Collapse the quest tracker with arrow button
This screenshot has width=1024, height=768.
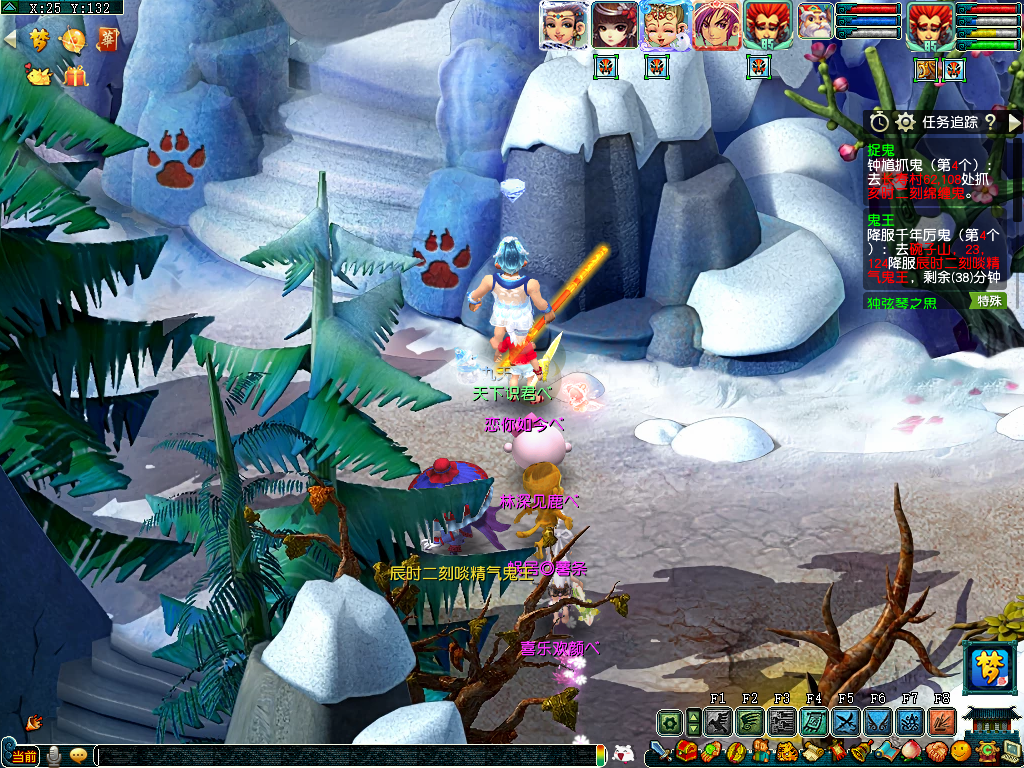point(1014,122)
